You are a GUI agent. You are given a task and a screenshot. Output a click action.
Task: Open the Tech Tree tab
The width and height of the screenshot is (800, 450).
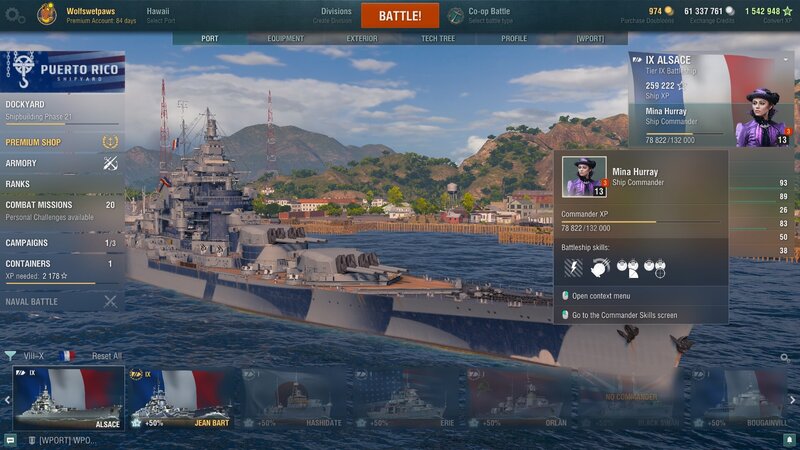point(439,39)
